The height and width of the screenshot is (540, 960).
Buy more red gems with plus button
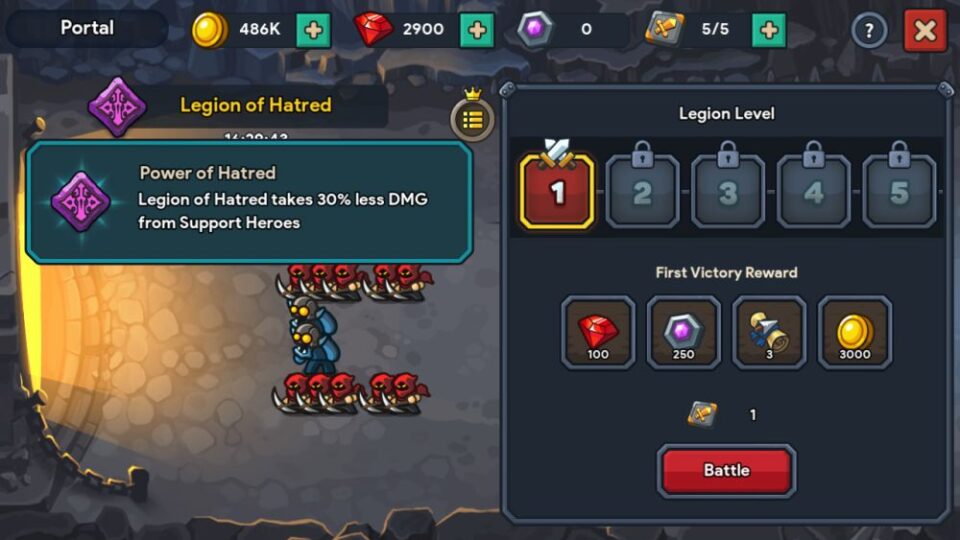pos(476,30)
